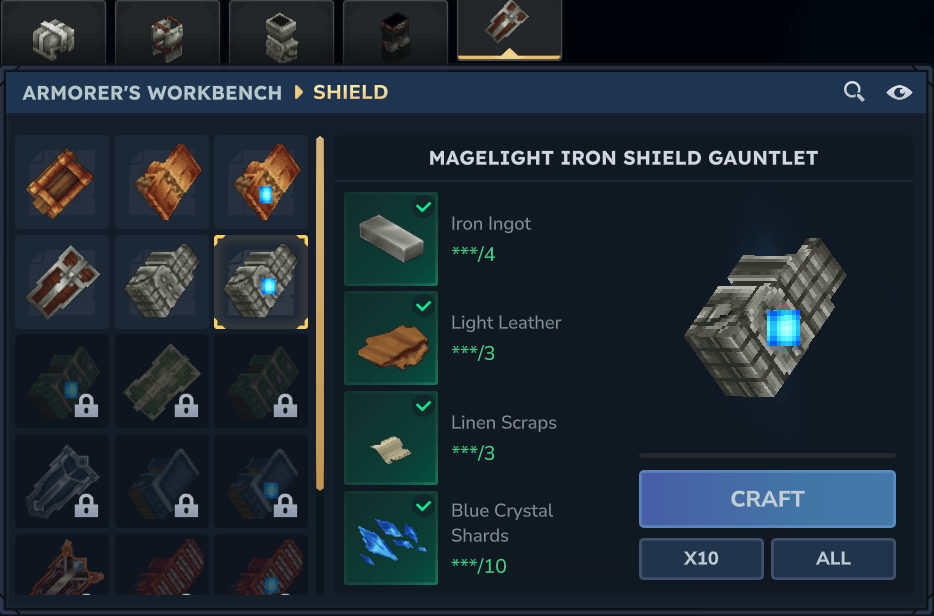
Task: Click the Iron Ingot ingredient slot
Action: pyautogui.click(x=391, y=239)
